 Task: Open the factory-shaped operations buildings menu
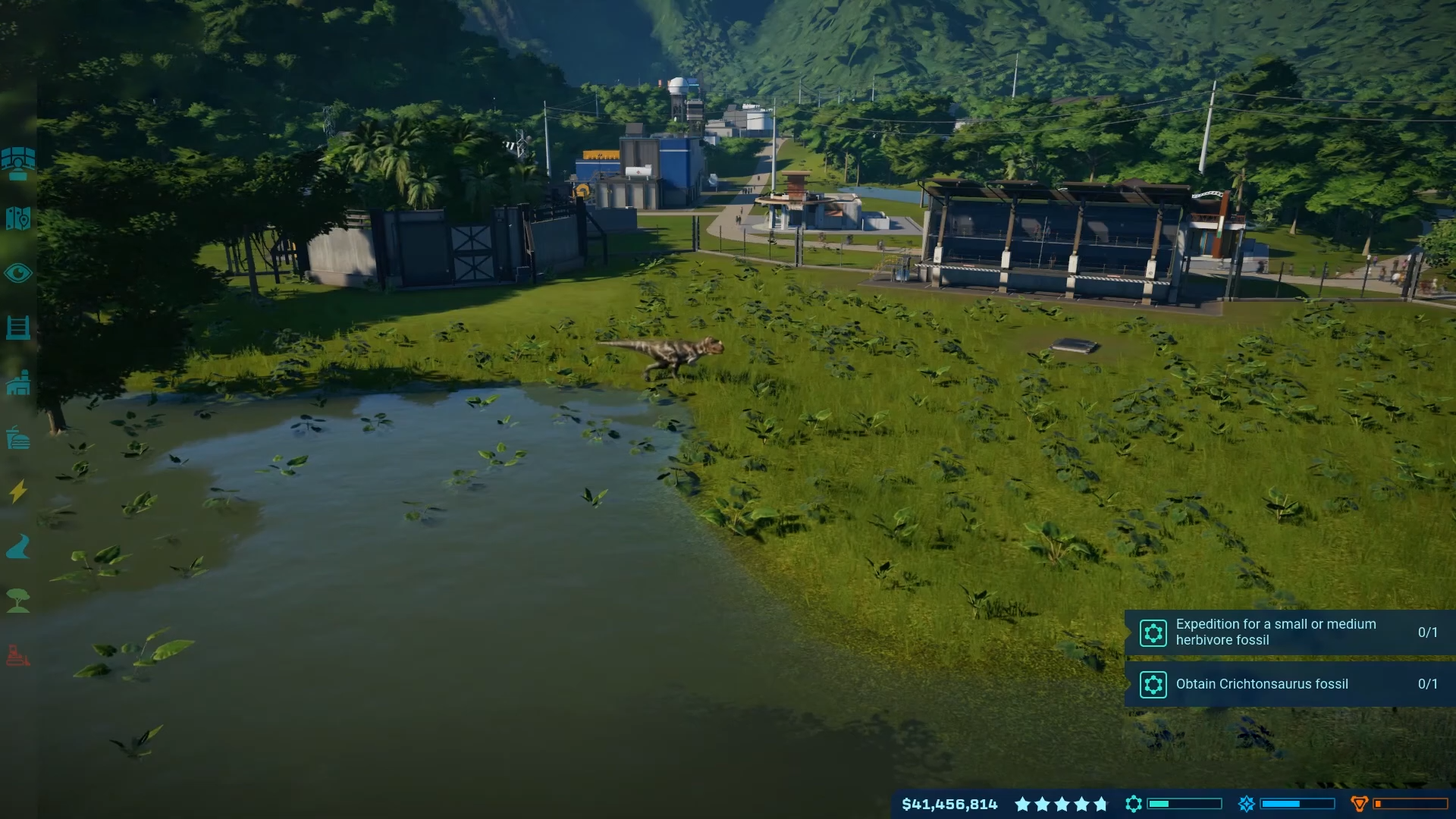pos(18,383)
